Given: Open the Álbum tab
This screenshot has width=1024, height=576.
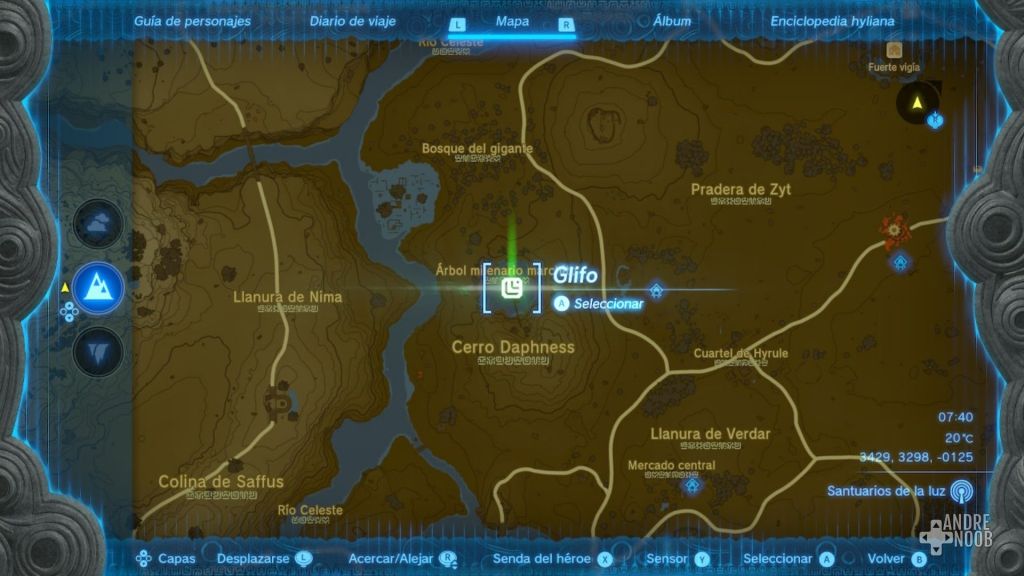Looking at the screenshot, I should point(671,21).
